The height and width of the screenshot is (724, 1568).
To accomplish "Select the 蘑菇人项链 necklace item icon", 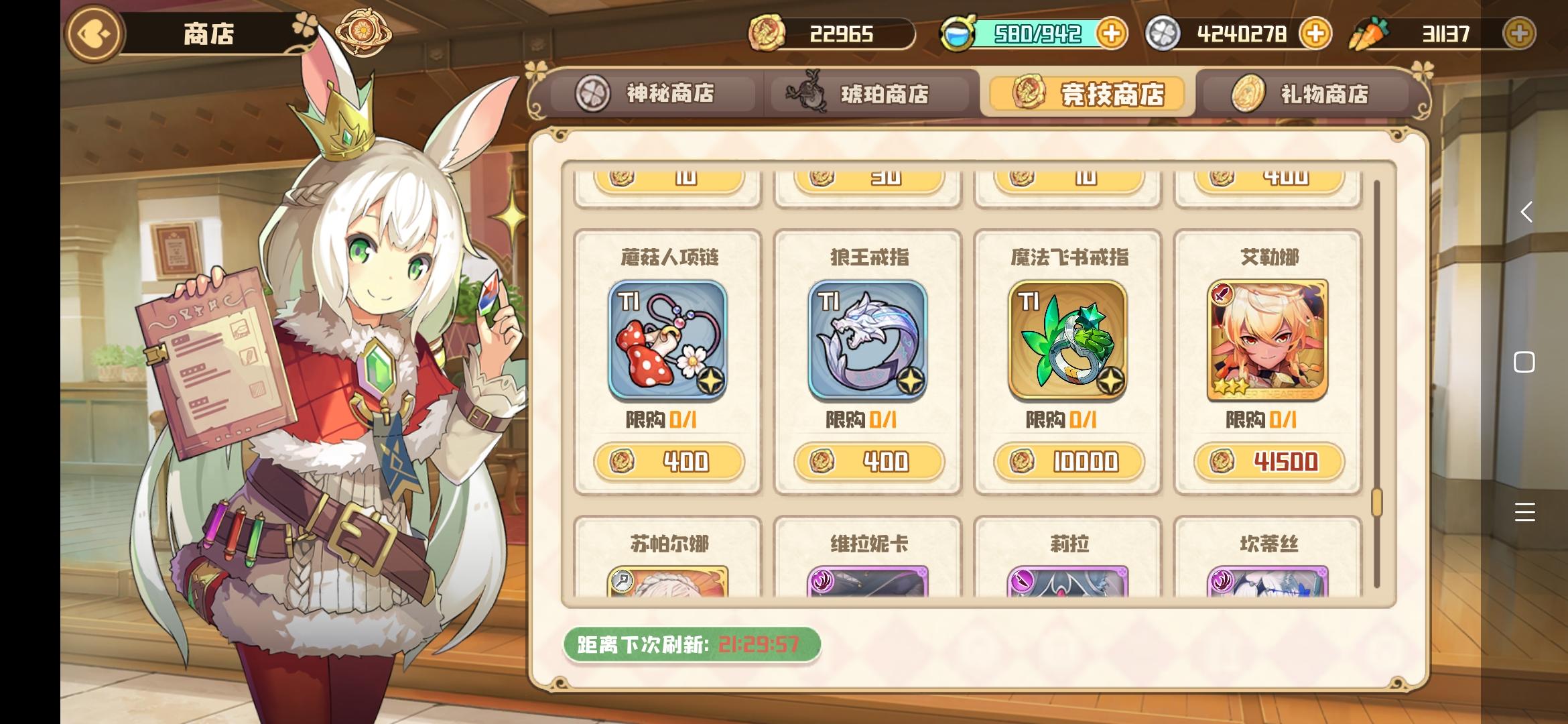I will pos(668,341).
